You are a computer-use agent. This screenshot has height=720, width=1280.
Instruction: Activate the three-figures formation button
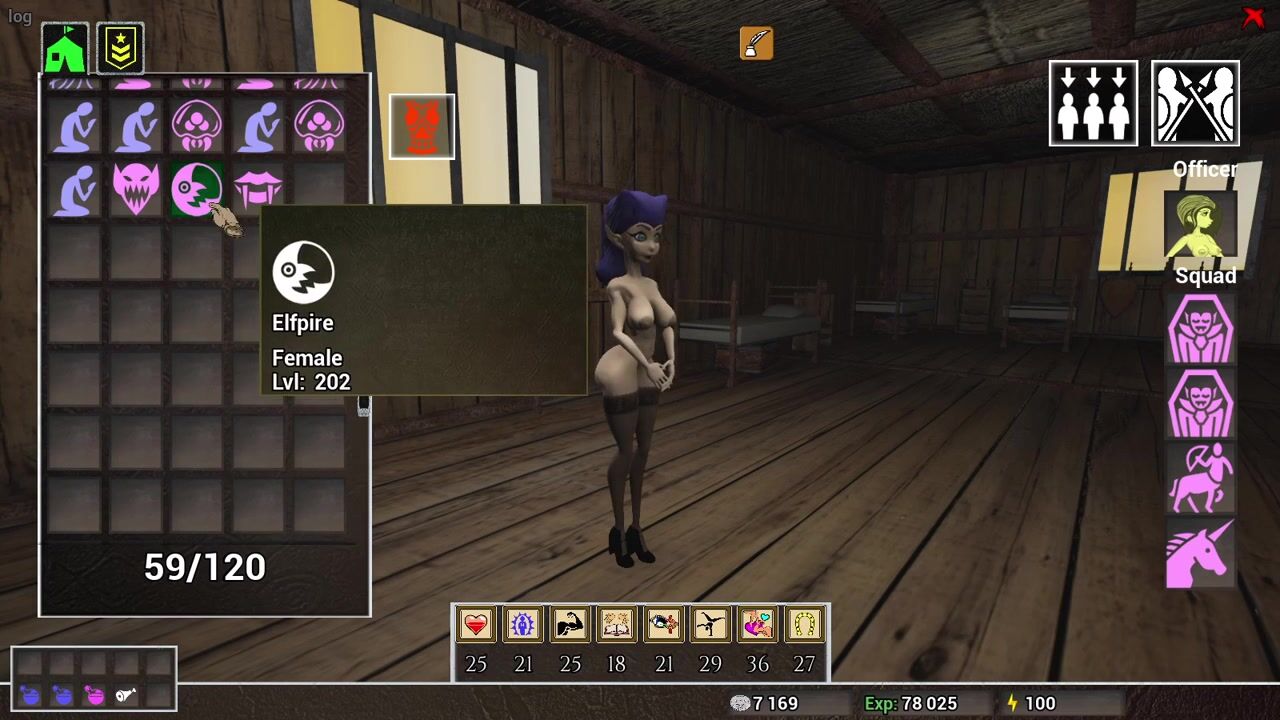1093,103
